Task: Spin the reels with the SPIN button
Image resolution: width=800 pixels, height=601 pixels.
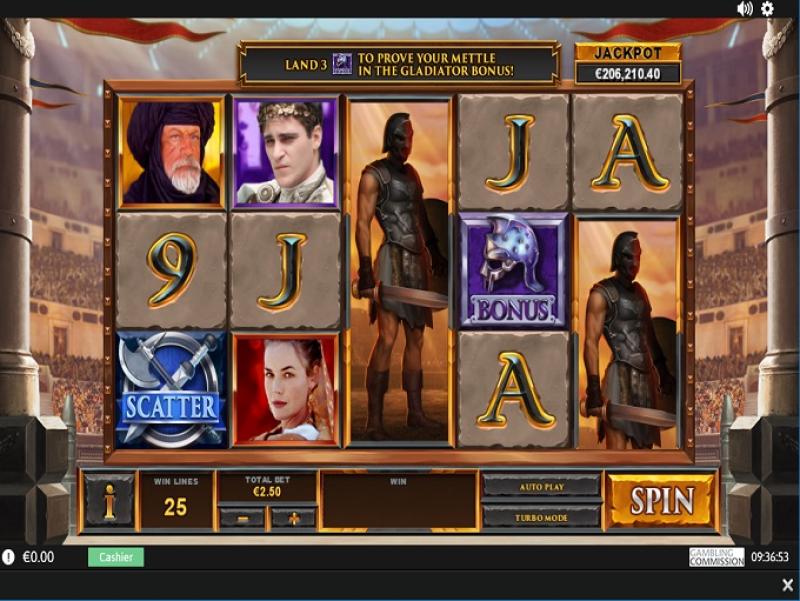Action: pyautogui.click(x=661, y=500)
